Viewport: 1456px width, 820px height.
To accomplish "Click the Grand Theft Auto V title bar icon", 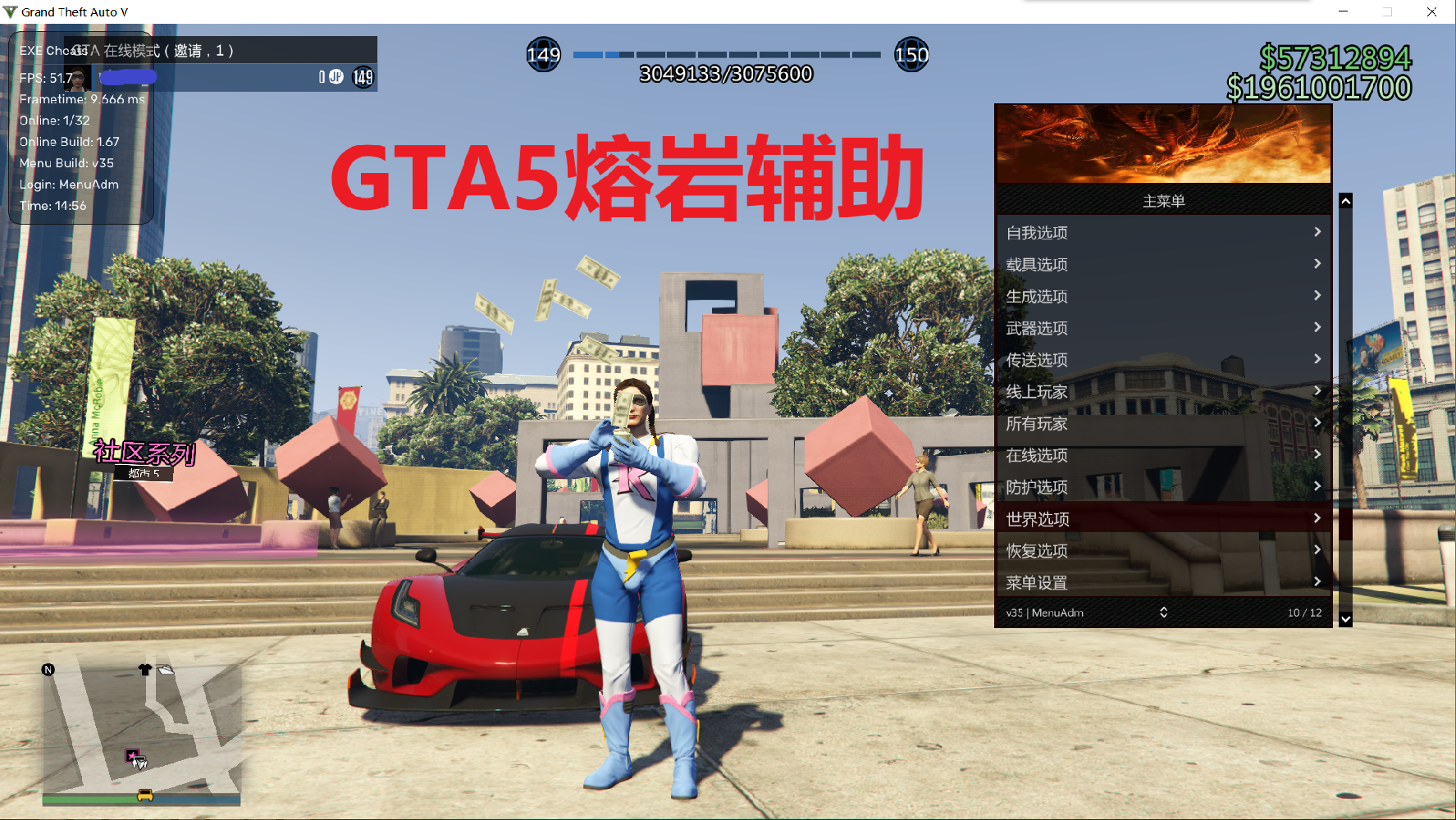I will [x=11, y=11].
